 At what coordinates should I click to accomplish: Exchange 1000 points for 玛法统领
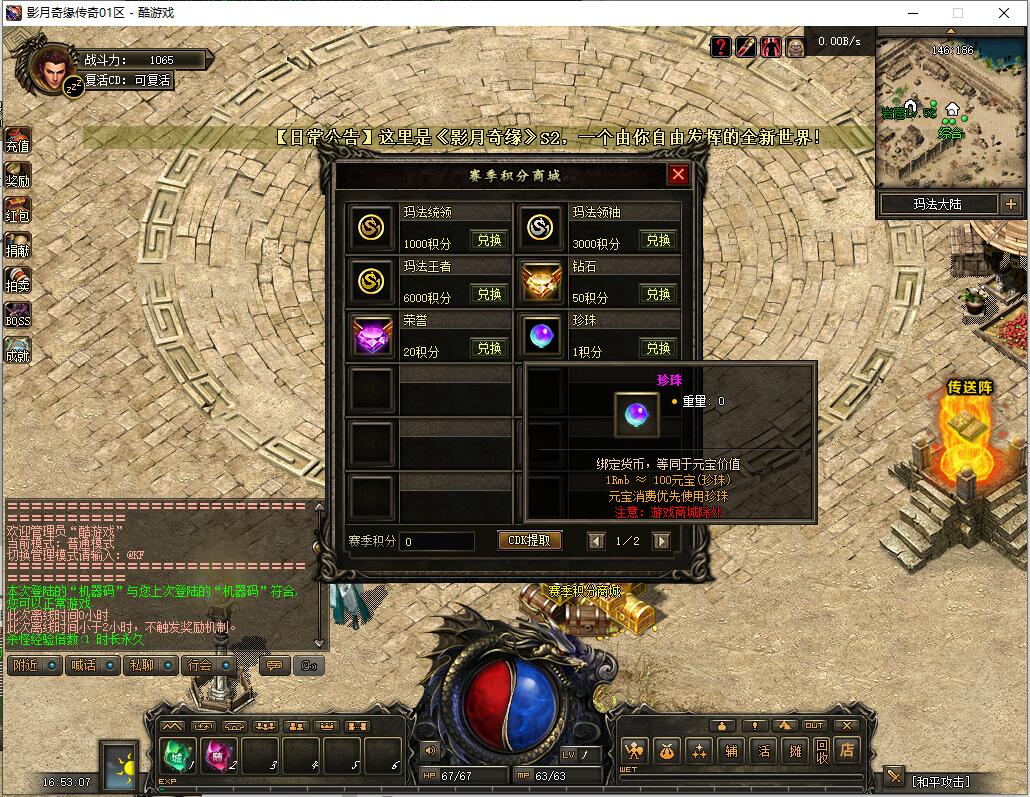[489, 241]
